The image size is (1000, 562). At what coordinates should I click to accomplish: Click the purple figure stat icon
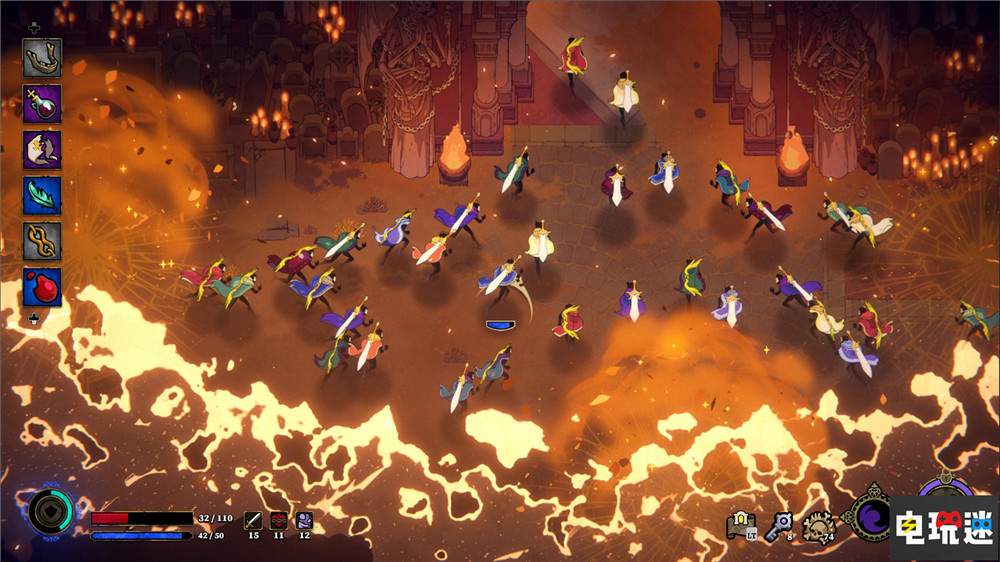(x=304, y=519)
